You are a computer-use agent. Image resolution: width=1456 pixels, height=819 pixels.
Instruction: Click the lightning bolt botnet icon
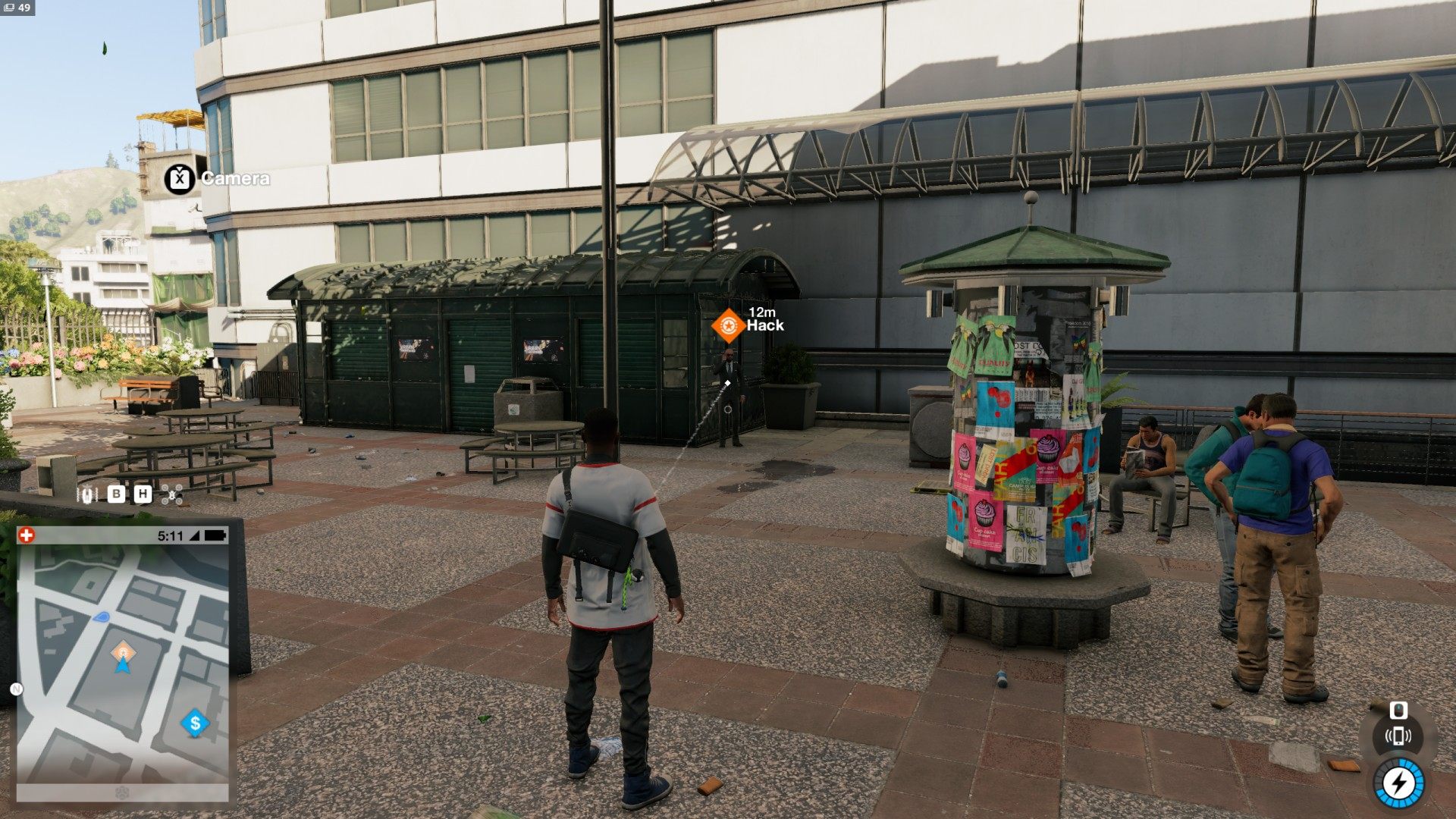(1398, 783)
